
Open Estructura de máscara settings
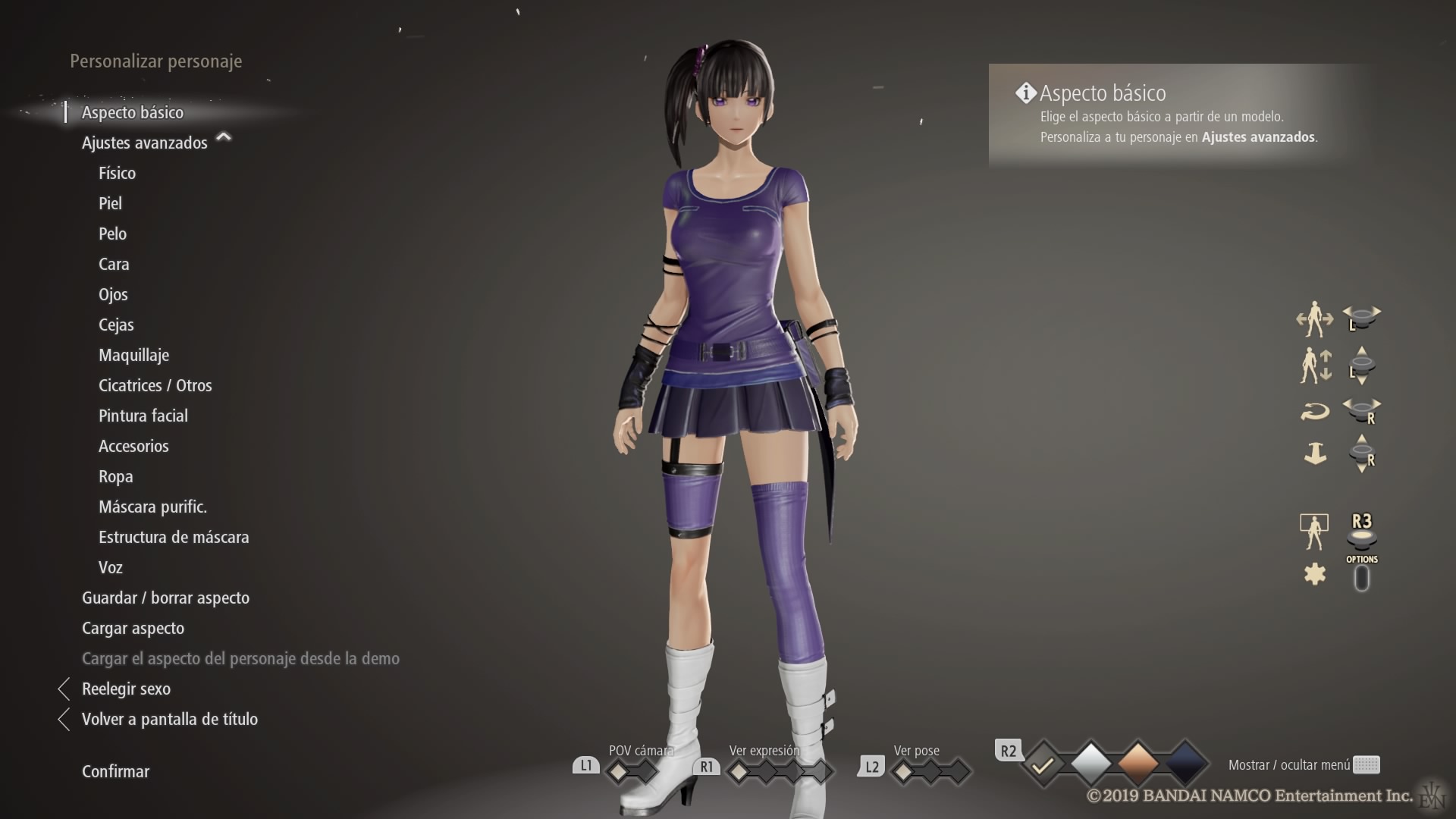[174, 537]
